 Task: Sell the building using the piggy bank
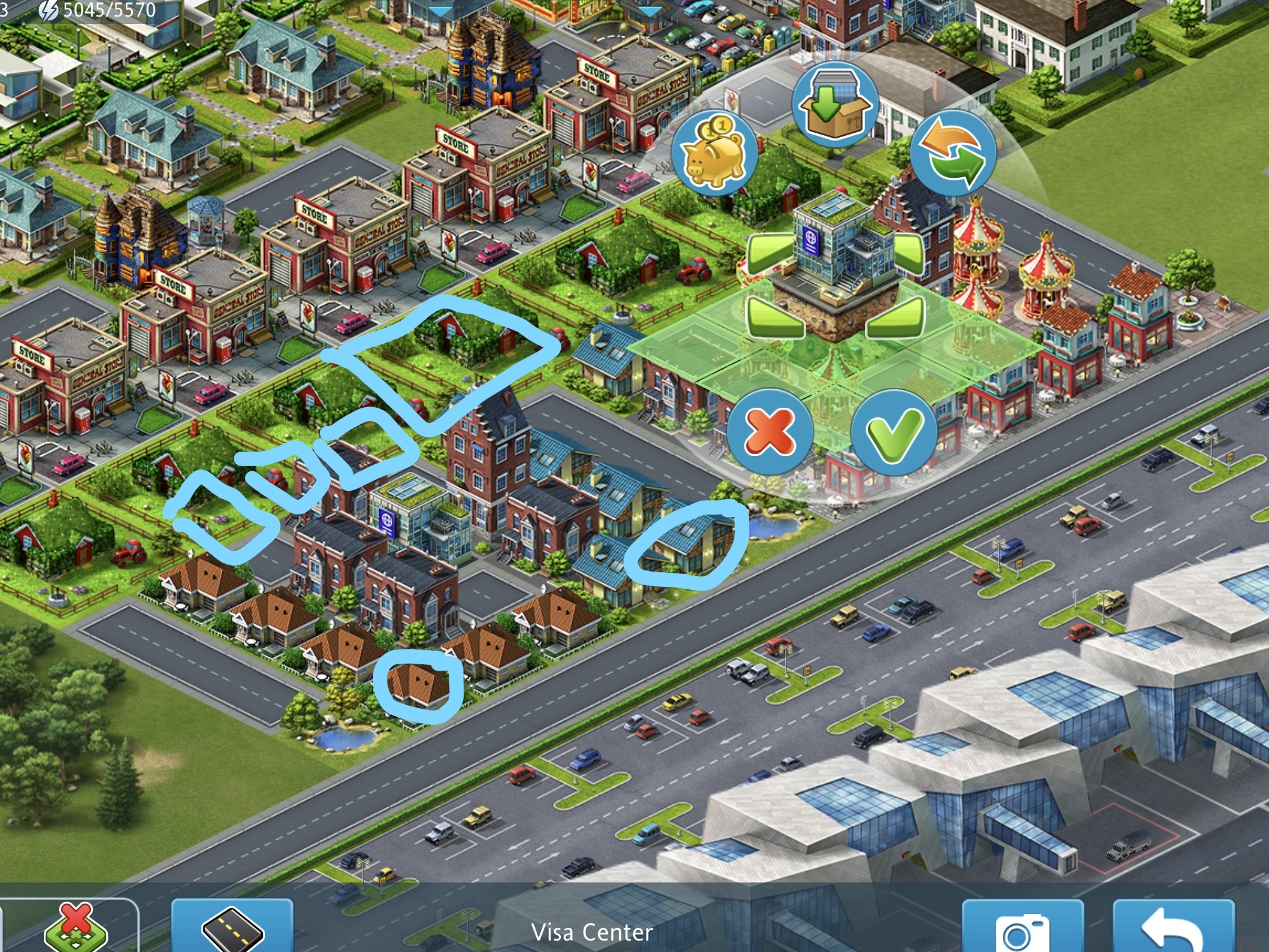714,153
